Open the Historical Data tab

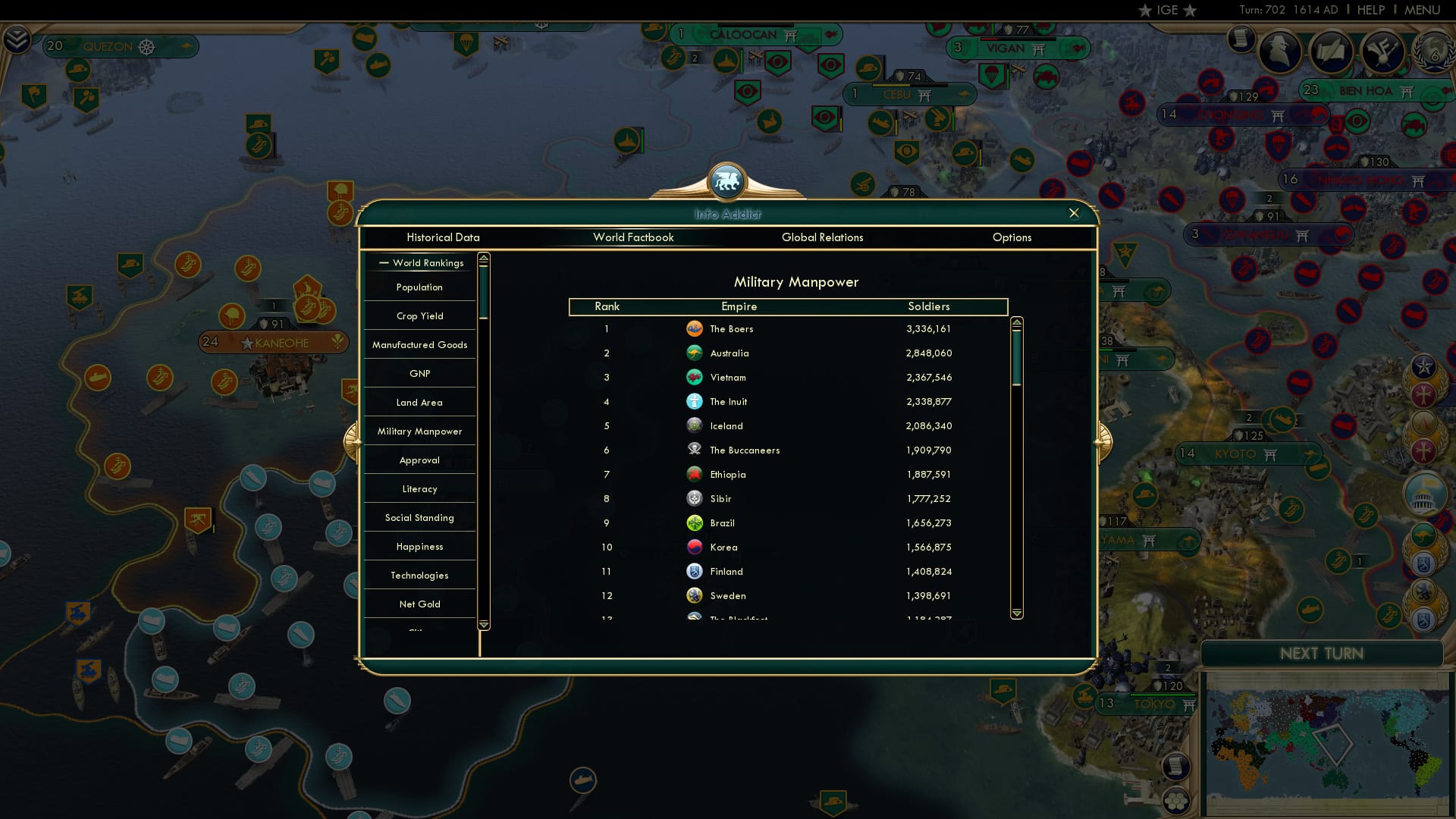(443, 237)
